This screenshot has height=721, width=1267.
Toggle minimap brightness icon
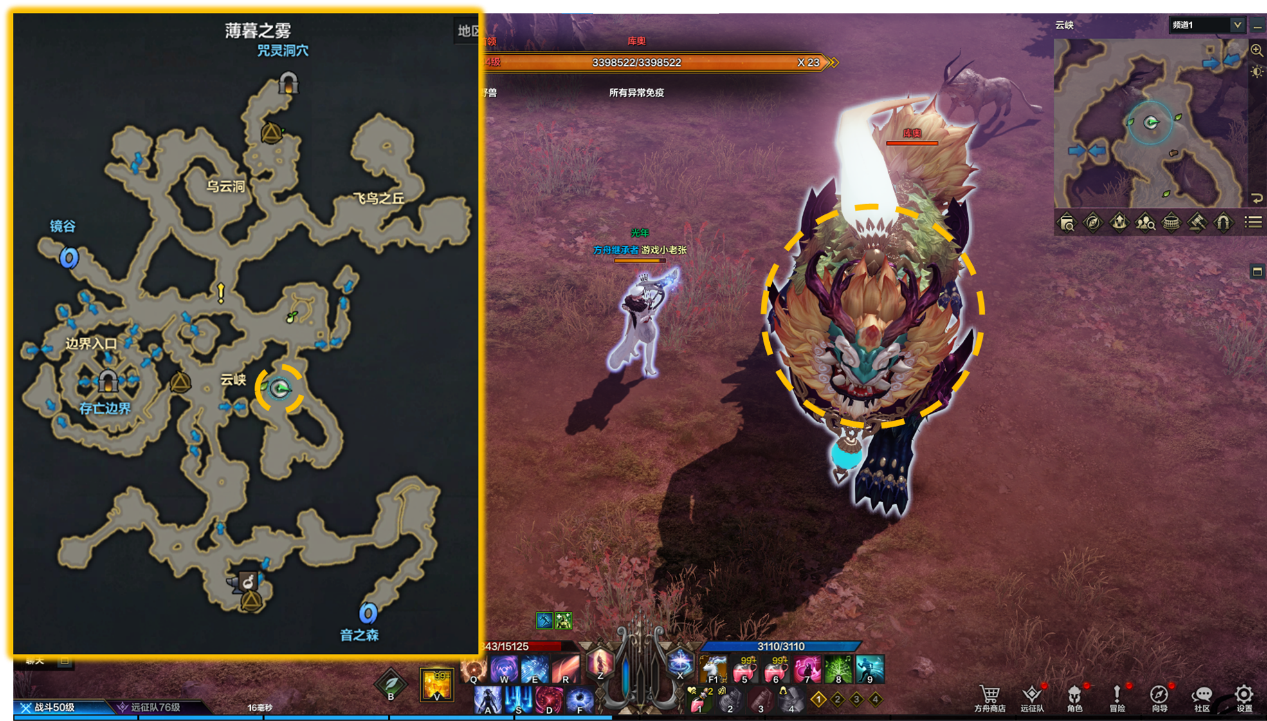point(1257,72)
